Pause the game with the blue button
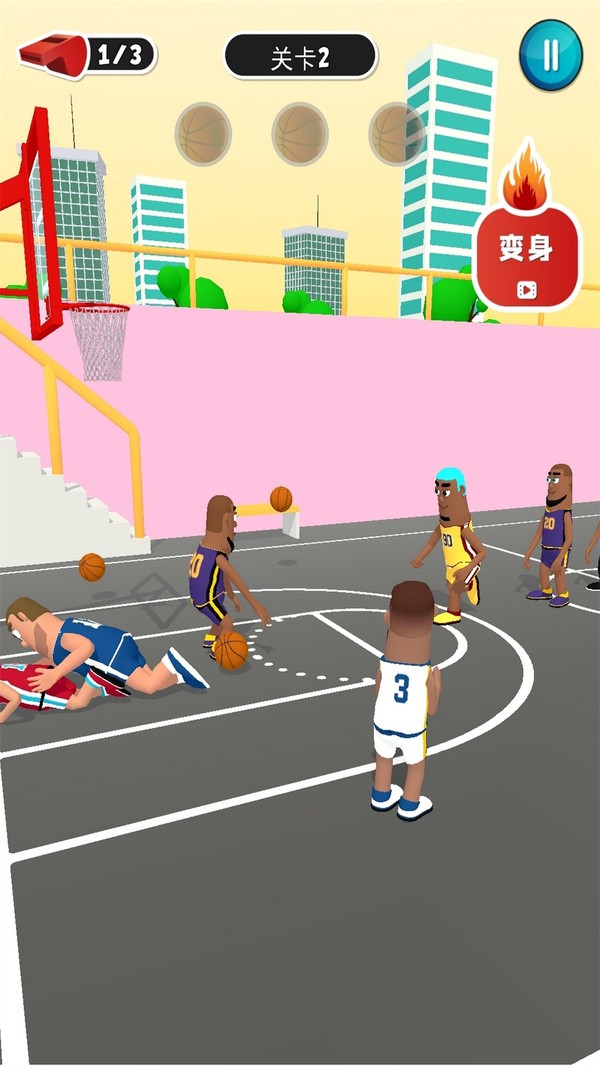Image resolution: width=600 pixels, height=1066 pixels. [550, 55]
